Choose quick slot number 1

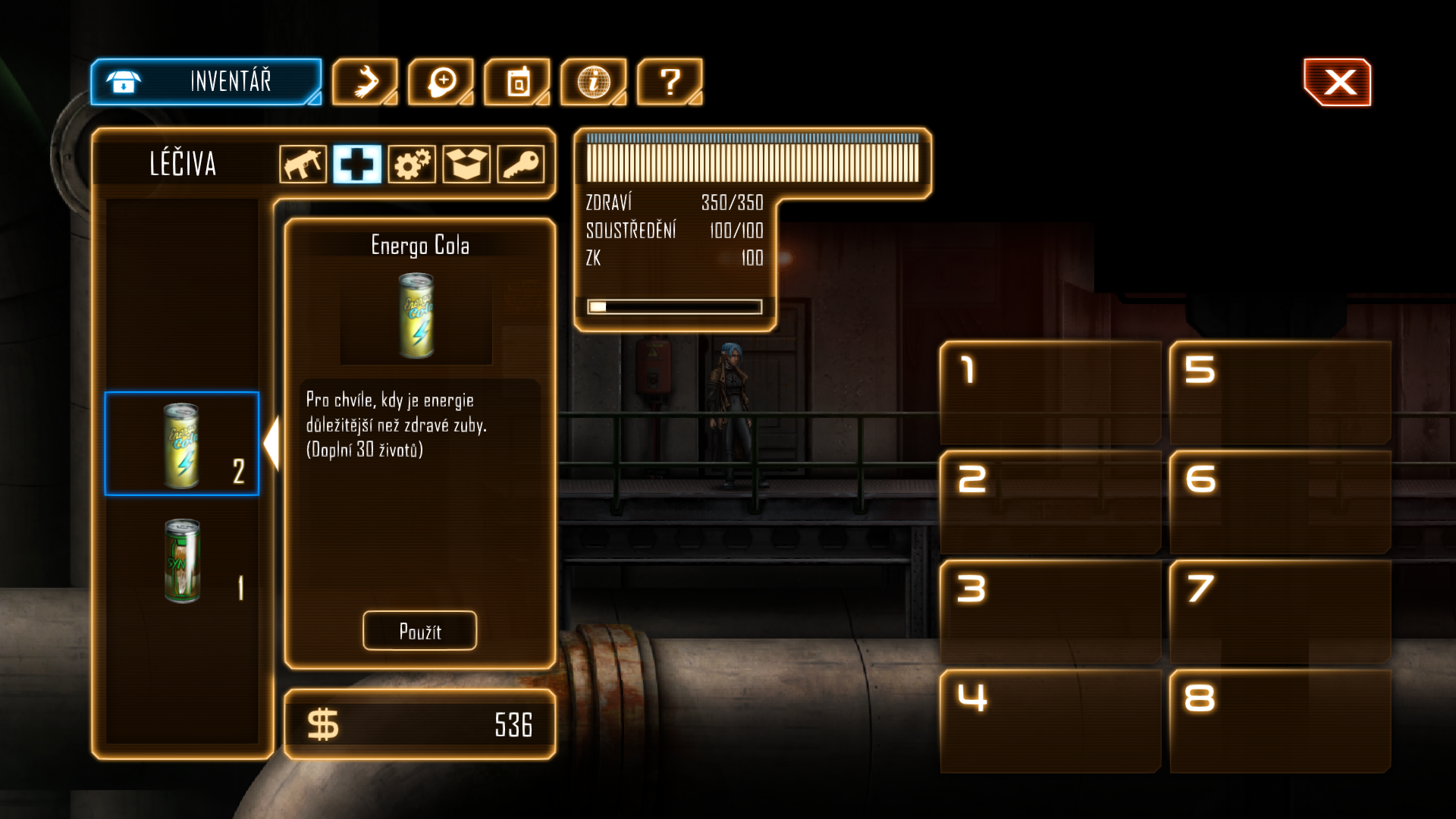[1050, 393]
